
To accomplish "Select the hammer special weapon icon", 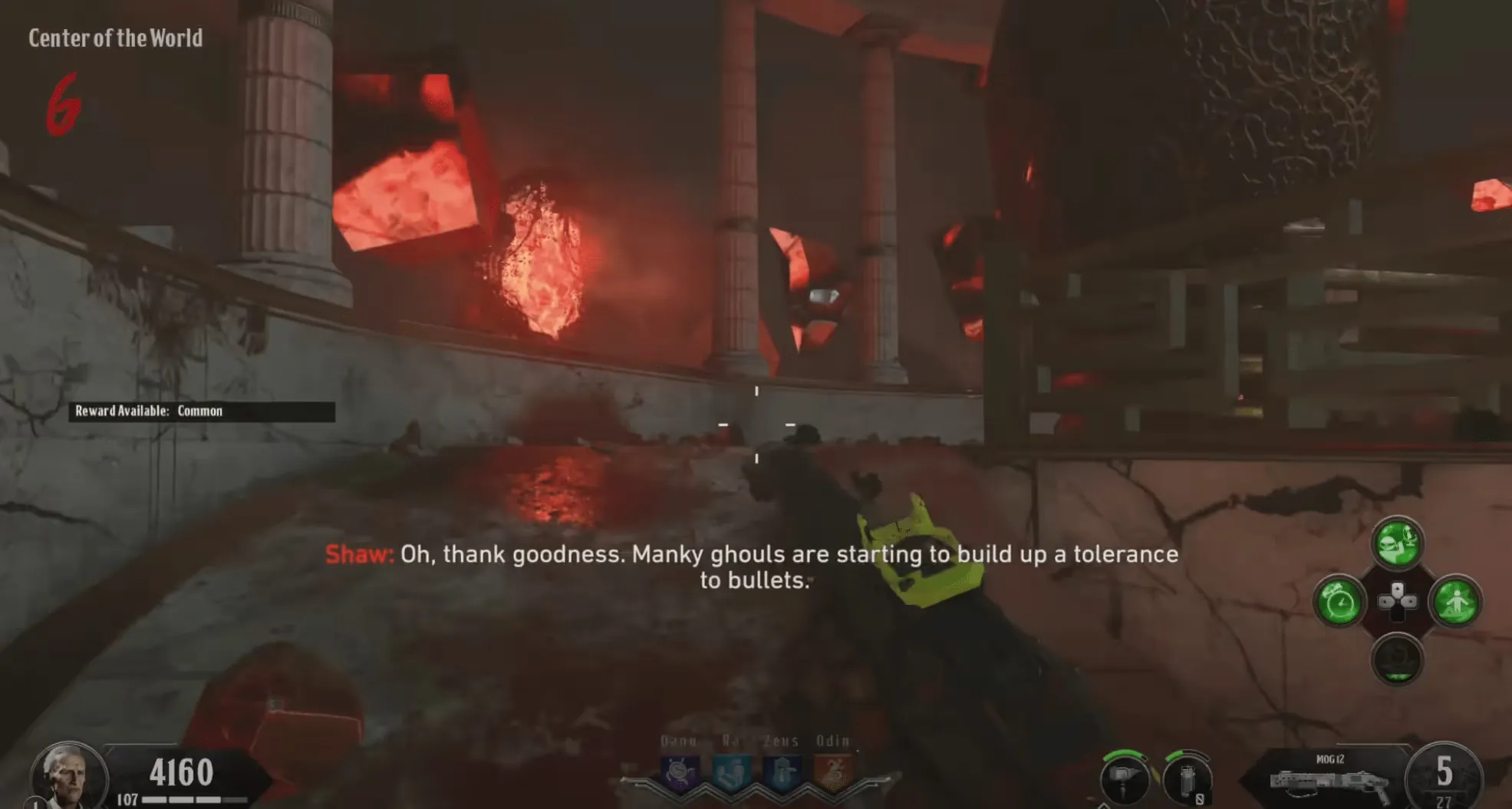I will coord(1124,779).
